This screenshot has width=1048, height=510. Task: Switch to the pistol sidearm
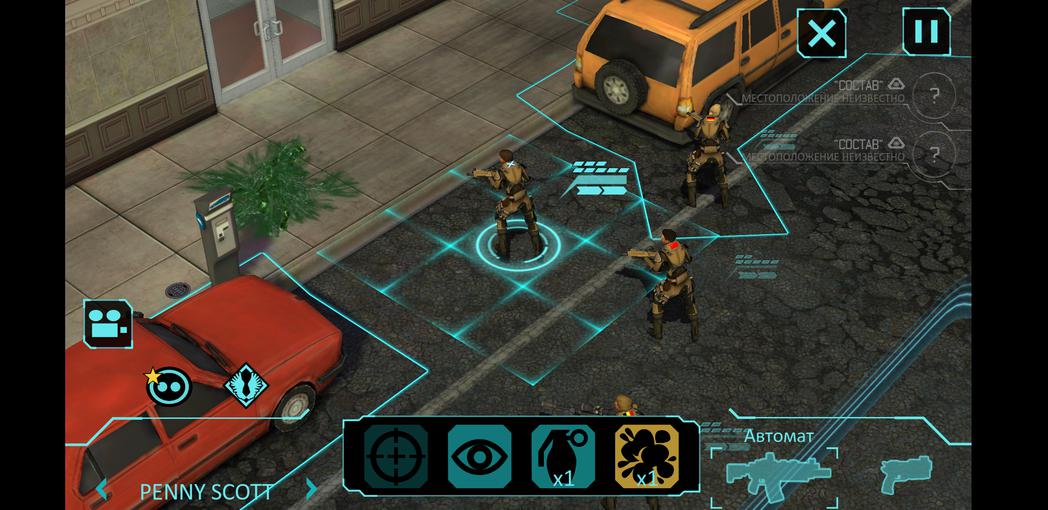906,472
